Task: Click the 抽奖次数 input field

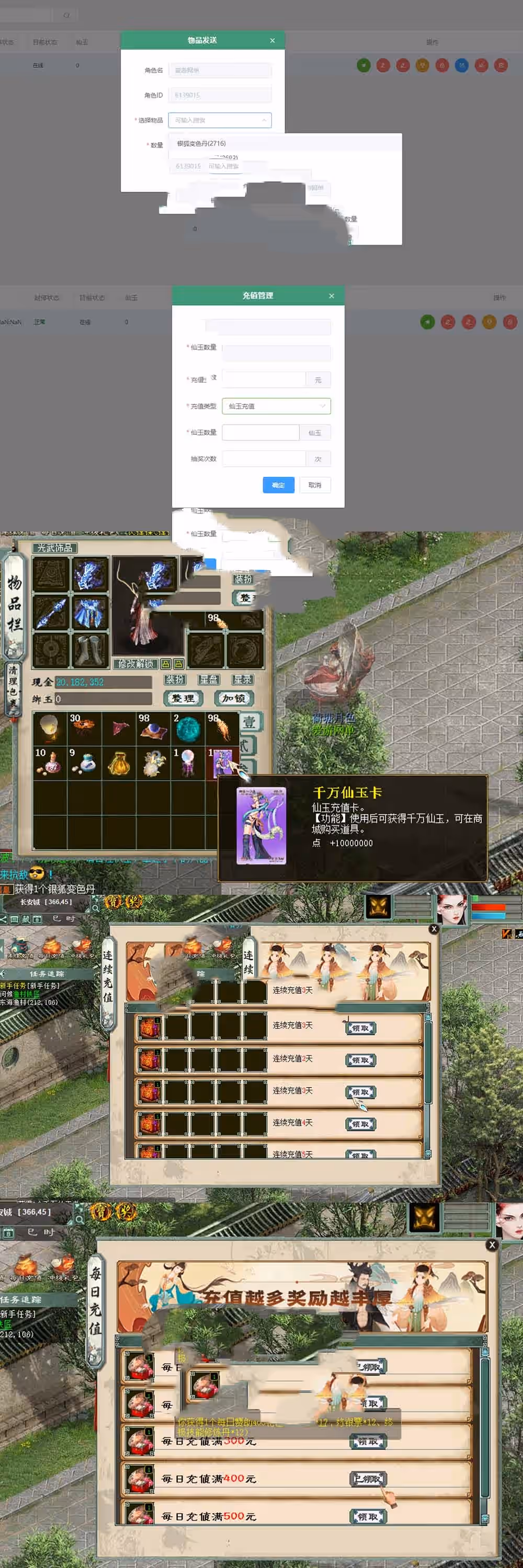Action: point(263,459)
